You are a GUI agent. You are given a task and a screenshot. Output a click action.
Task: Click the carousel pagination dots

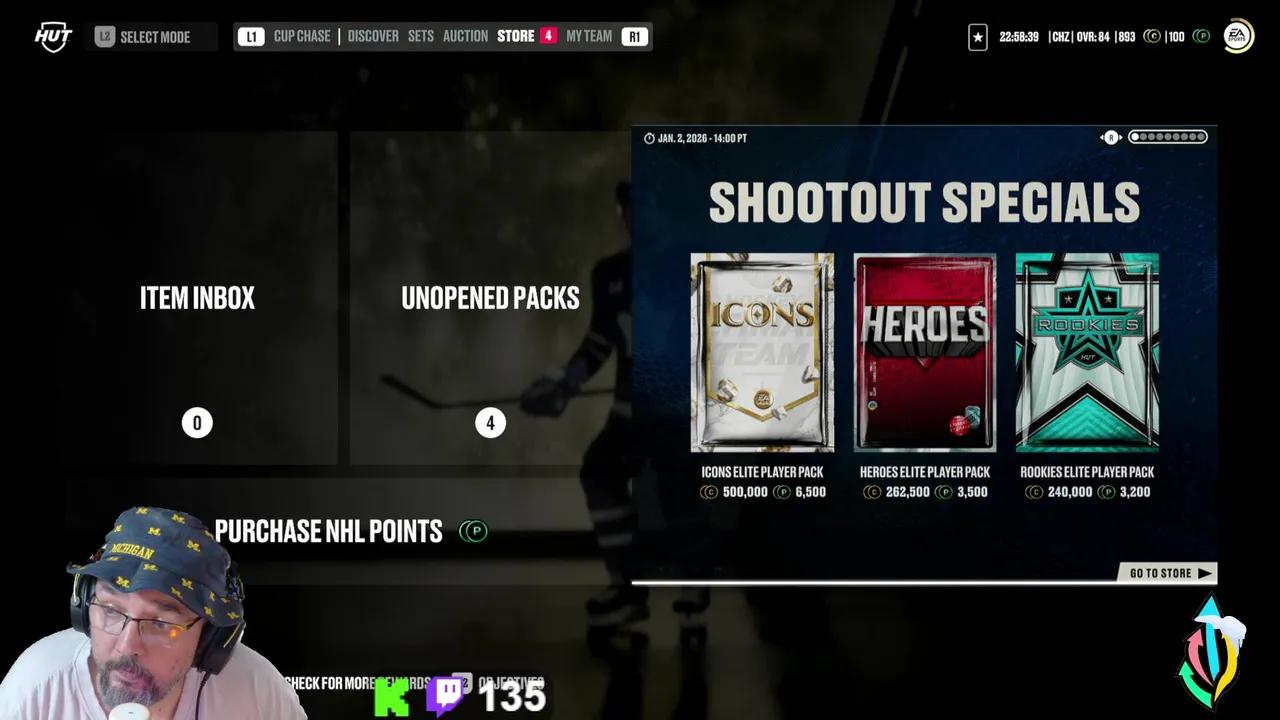(1167, 137)
